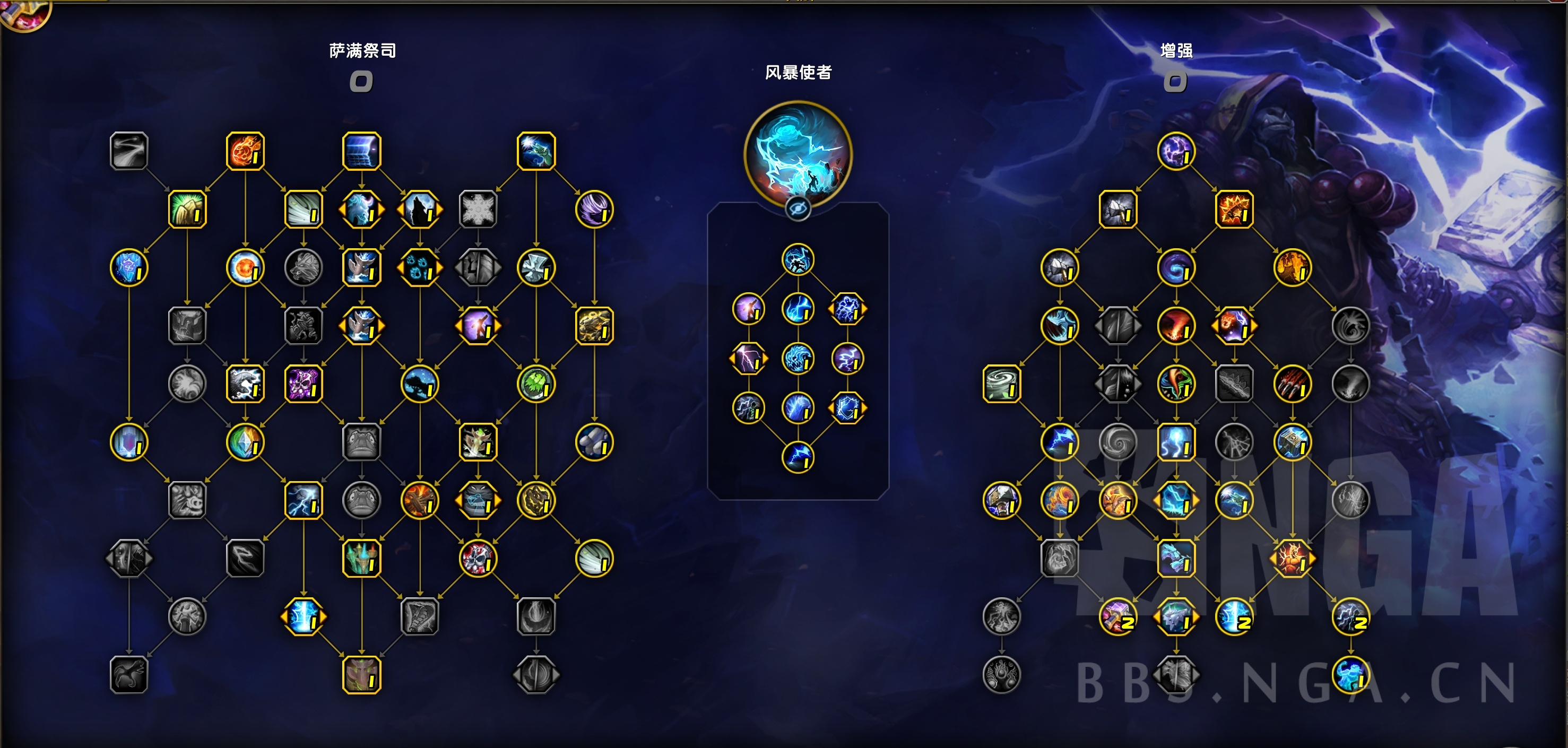Click the side arrow on the elemental choice node in Stormbringer tree
Screen dimensions: 1568x748
coord(864,309)
